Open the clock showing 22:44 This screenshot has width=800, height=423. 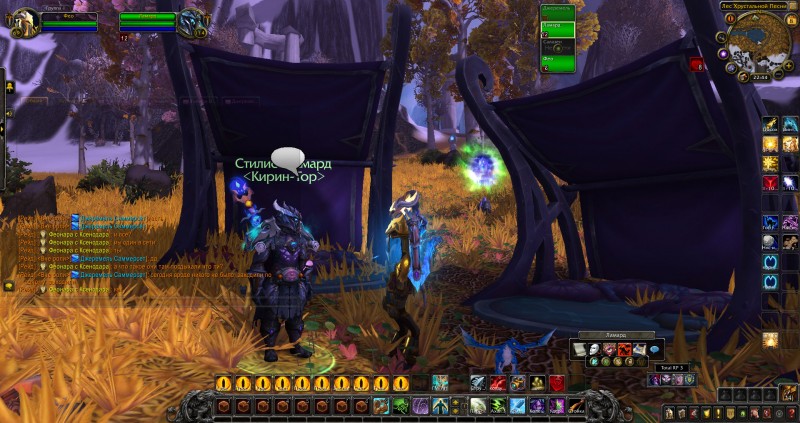point(758,78)
